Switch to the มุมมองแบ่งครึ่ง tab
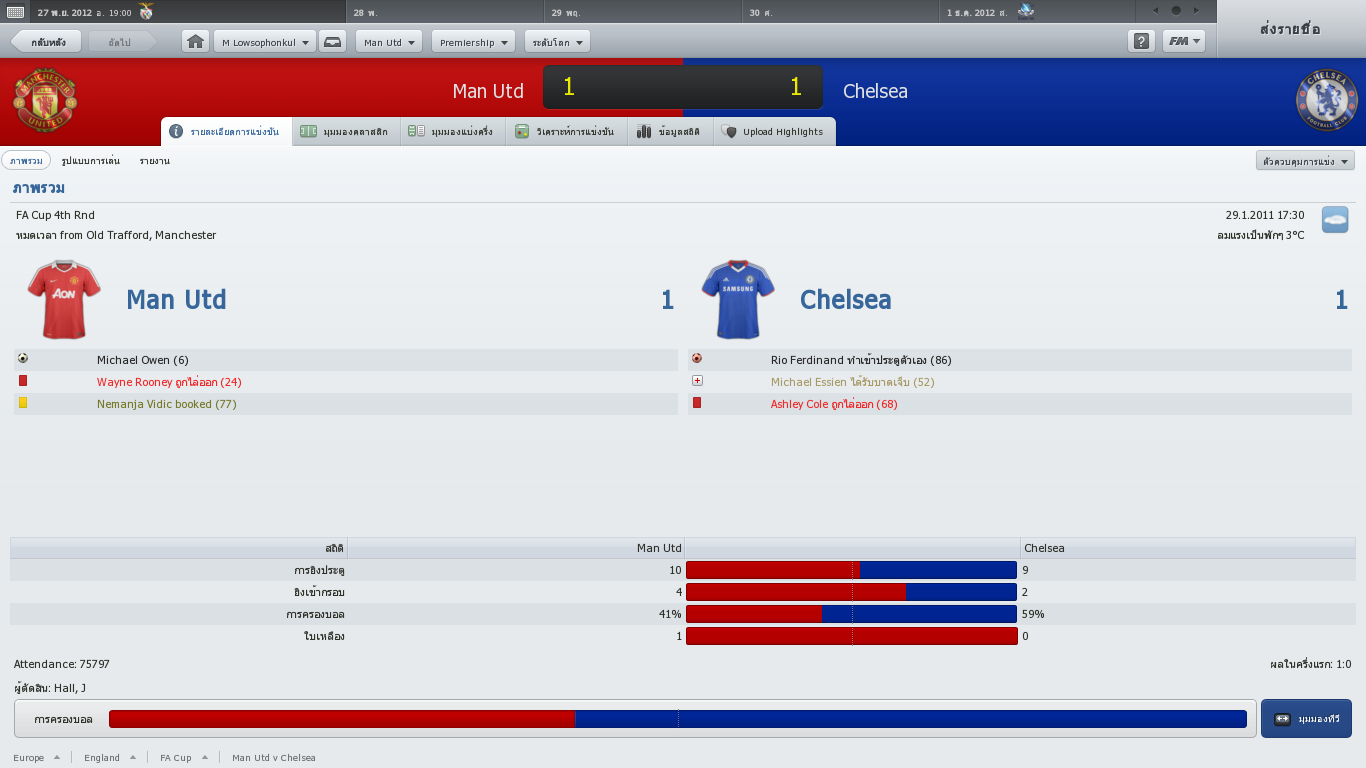The height and width of the screenshot is (768, 1366). click(452, 132)
